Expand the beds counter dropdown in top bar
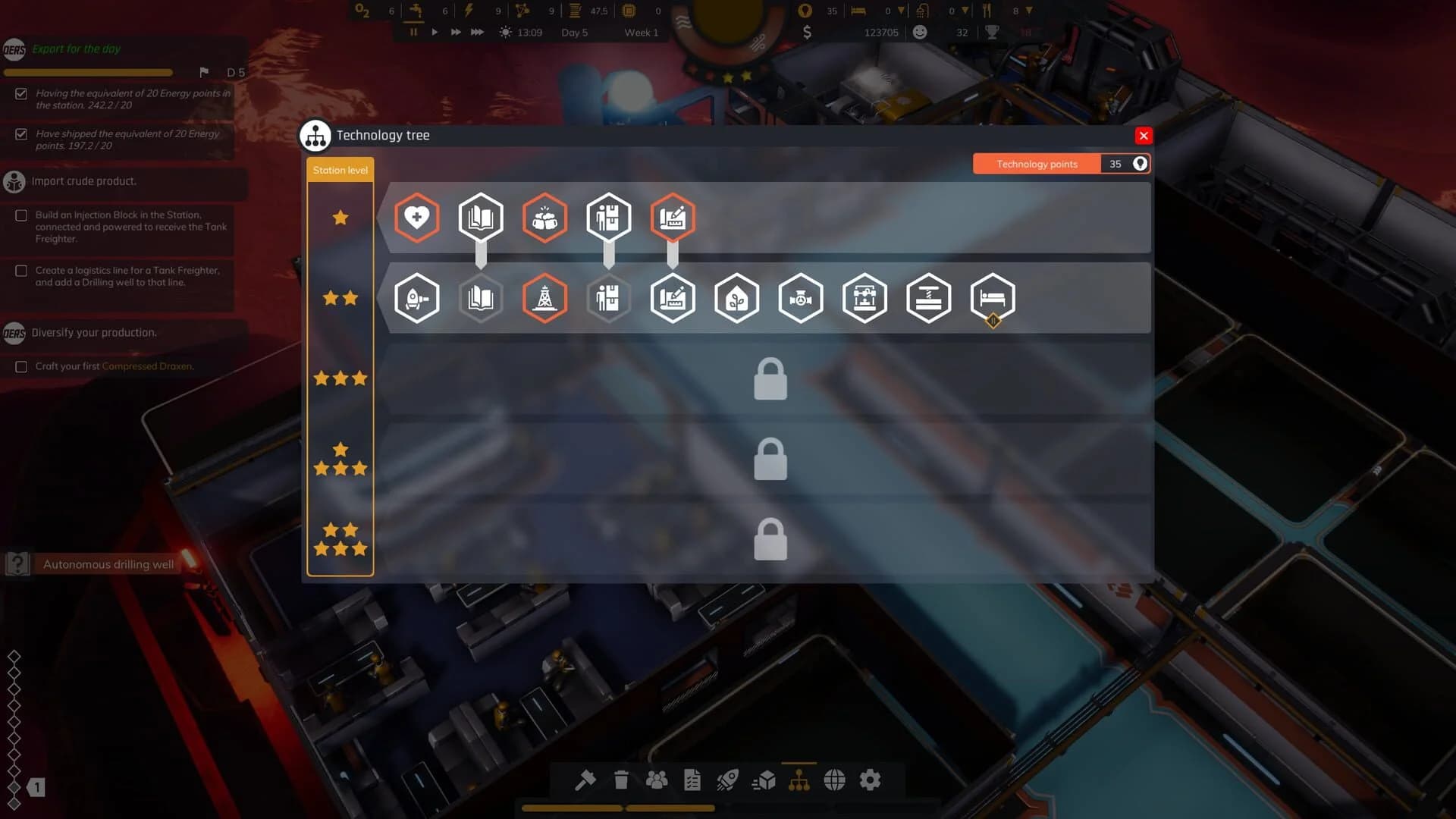 900,11
